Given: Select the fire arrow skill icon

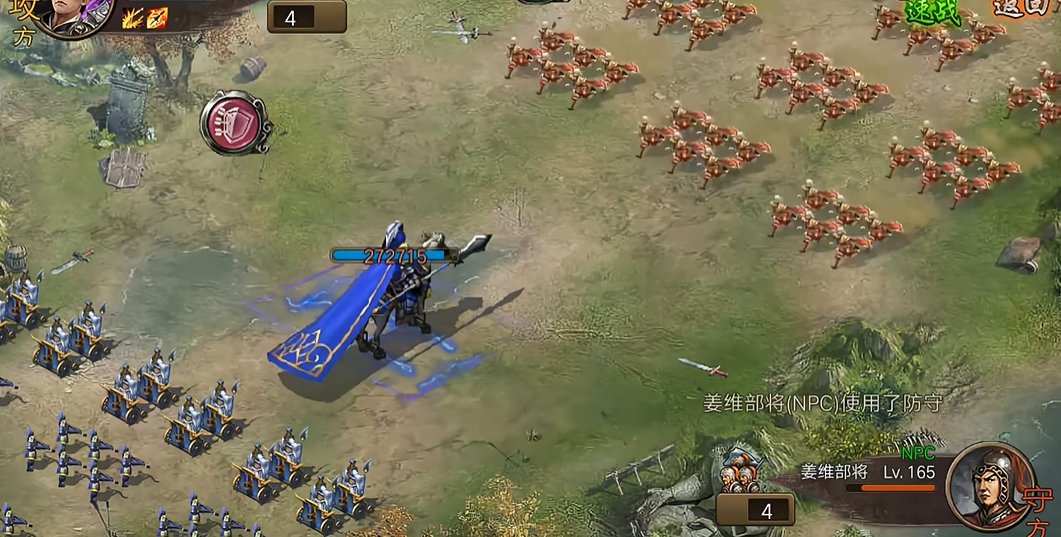Looking at the screenshot, I should coord(157,17).
